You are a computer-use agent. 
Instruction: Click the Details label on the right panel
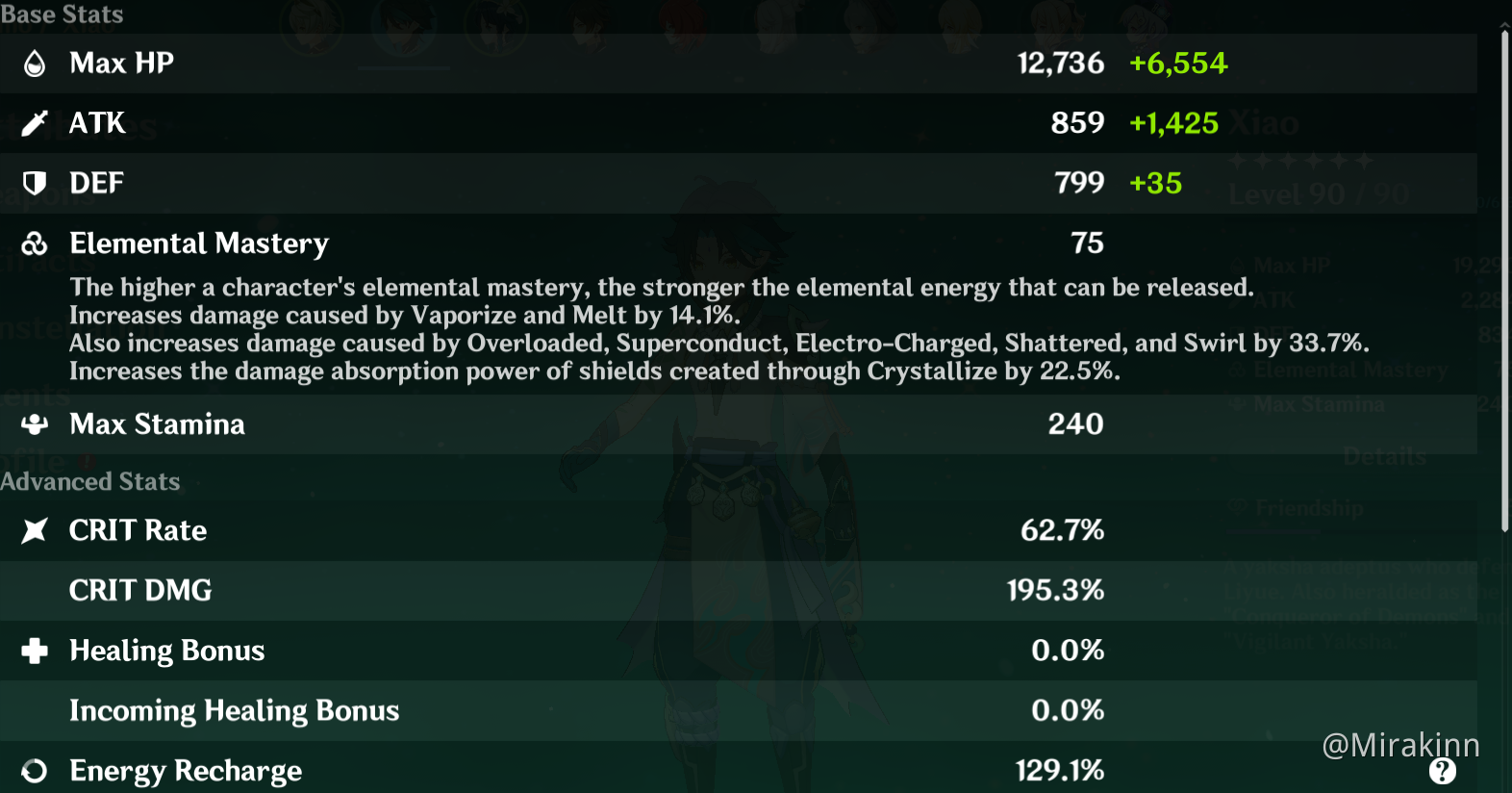[x=1385, y=454]
